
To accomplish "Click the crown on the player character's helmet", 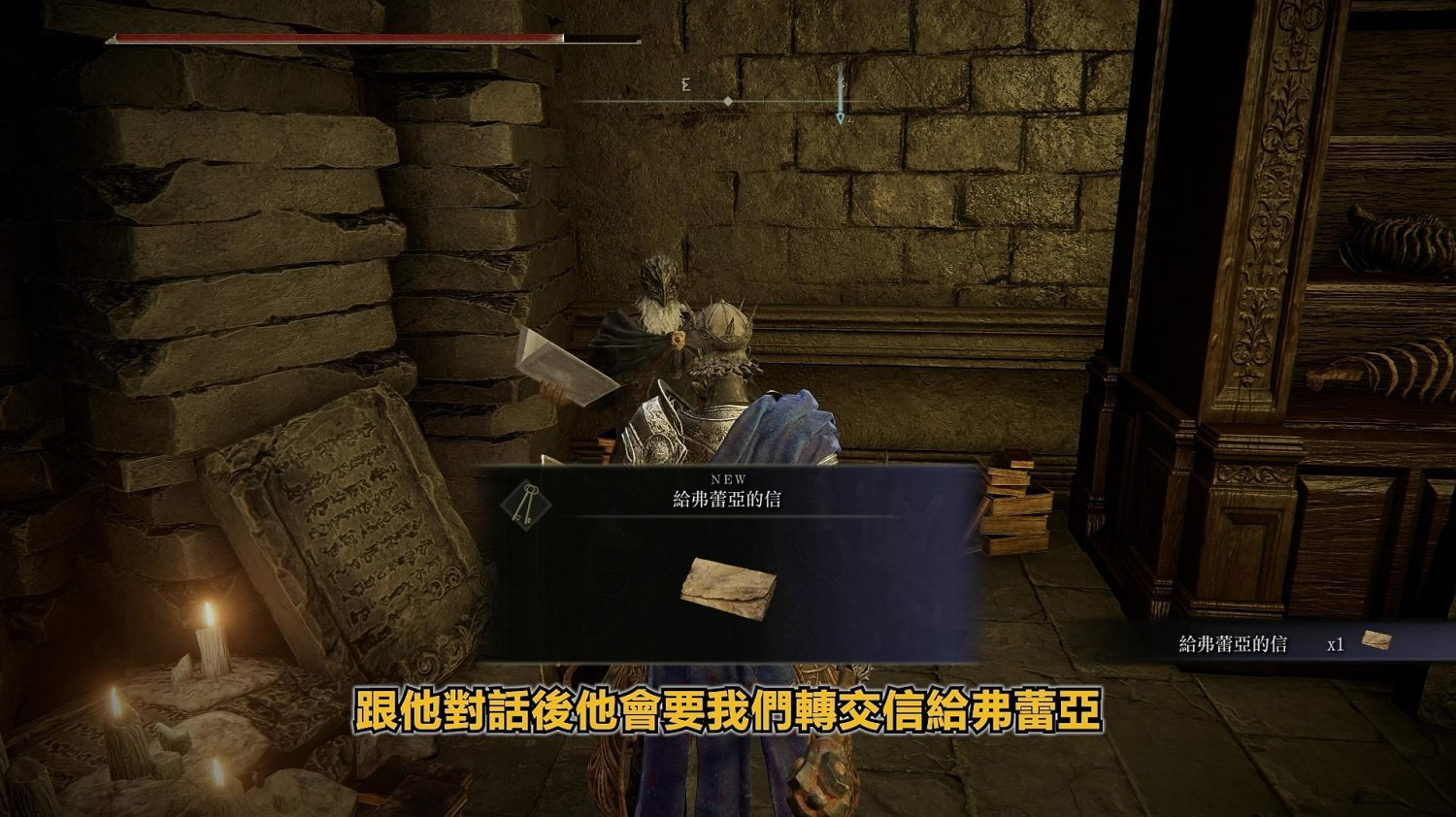I will (x=723, y=328).
